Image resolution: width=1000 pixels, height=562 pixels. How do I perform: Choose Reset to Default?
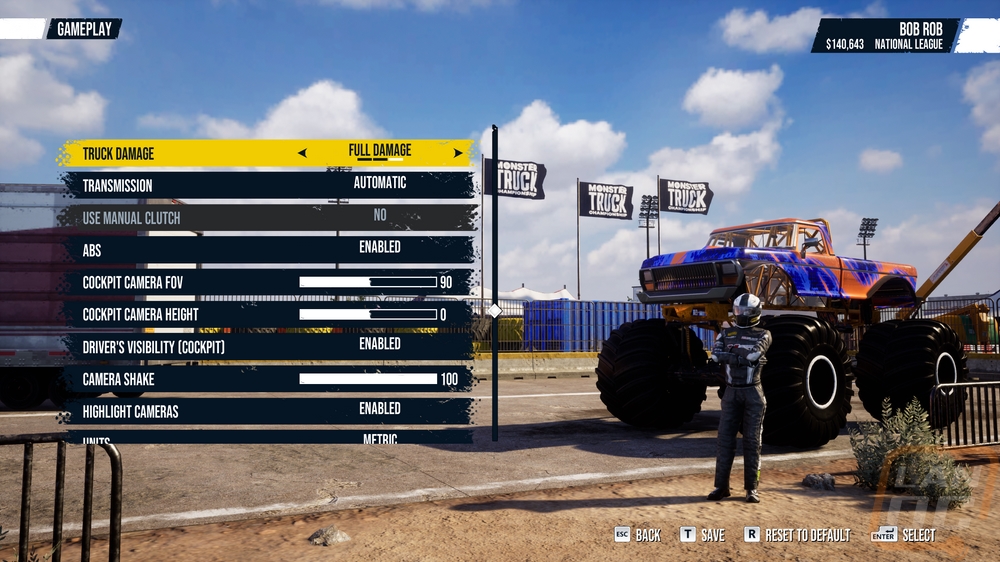(797, 535)
